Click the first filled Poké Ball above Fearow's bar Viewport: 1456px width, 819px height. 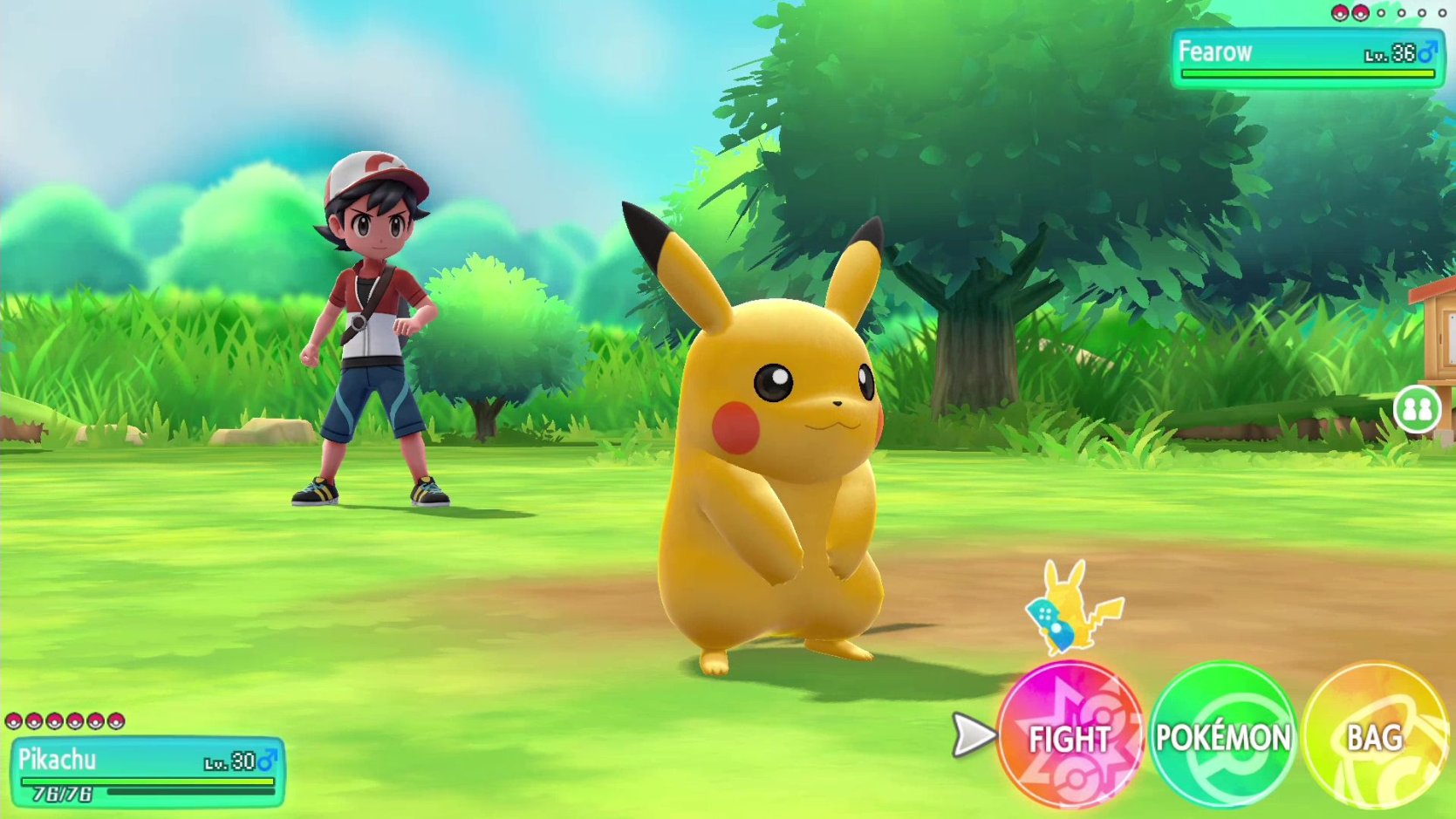(1340, 13)
